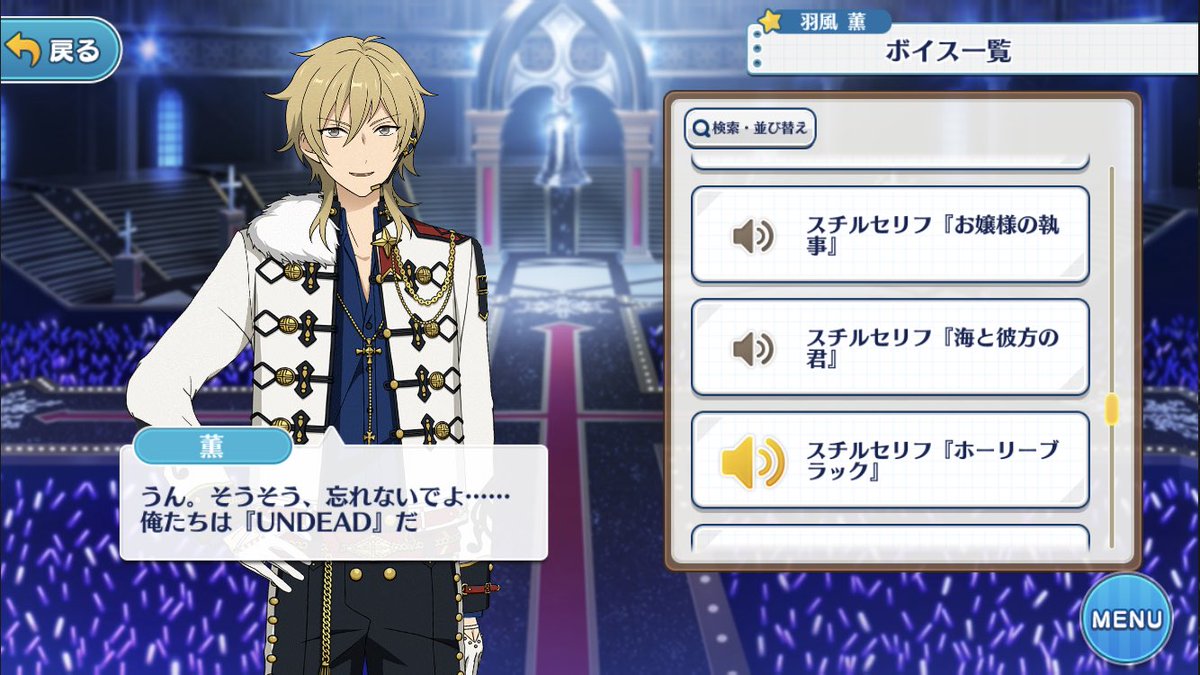Open the 検索・並び替え search and sort
Image resolution: width=1200 pixels, height=675 pixels.
tap(750, 128)
